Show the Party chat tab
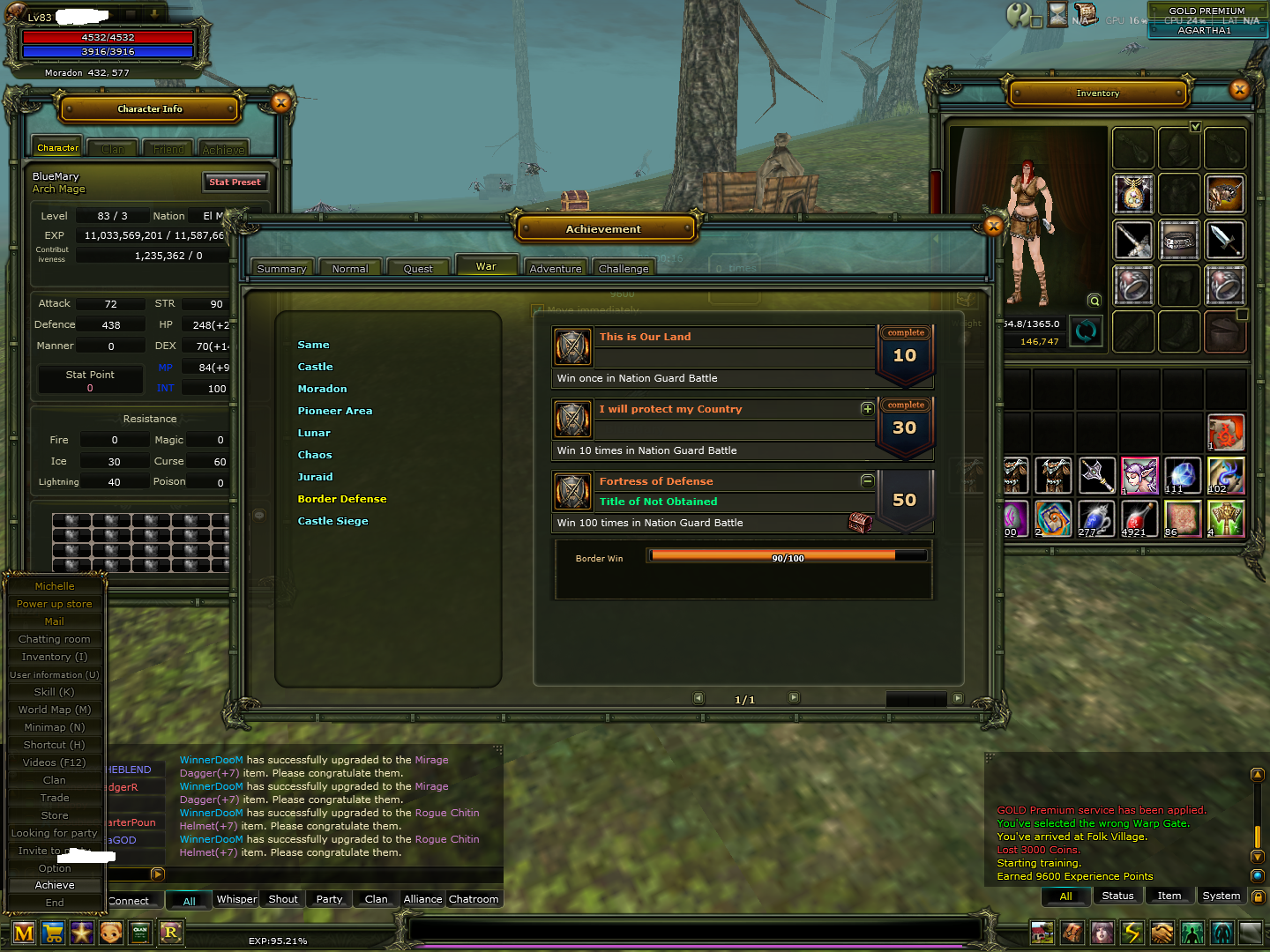Image resolution: width=1270 pixels, height=952 pixels. pyautogui.click(x=329, y=899)
